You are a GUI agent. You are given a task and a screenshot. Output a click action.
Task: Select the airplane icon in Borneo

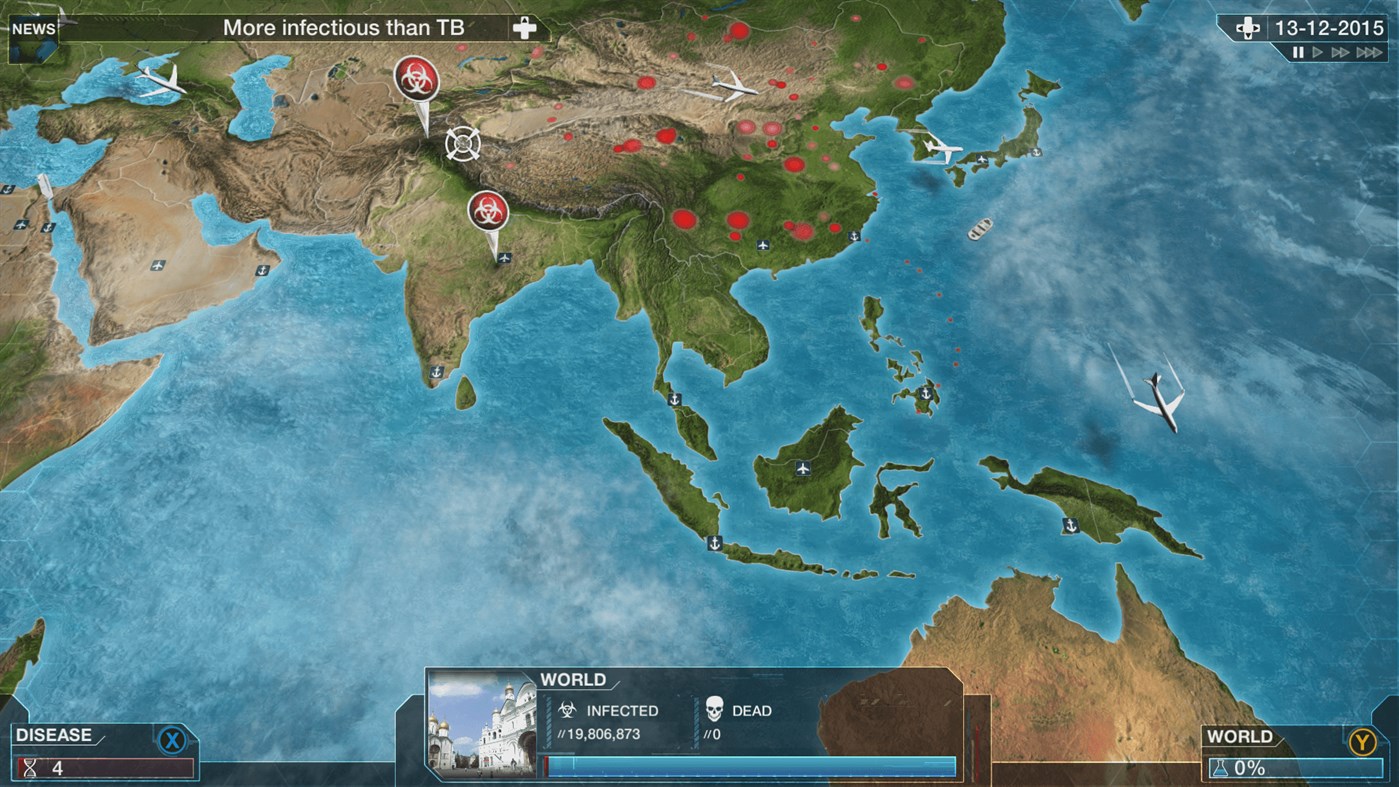click(801, 466)
